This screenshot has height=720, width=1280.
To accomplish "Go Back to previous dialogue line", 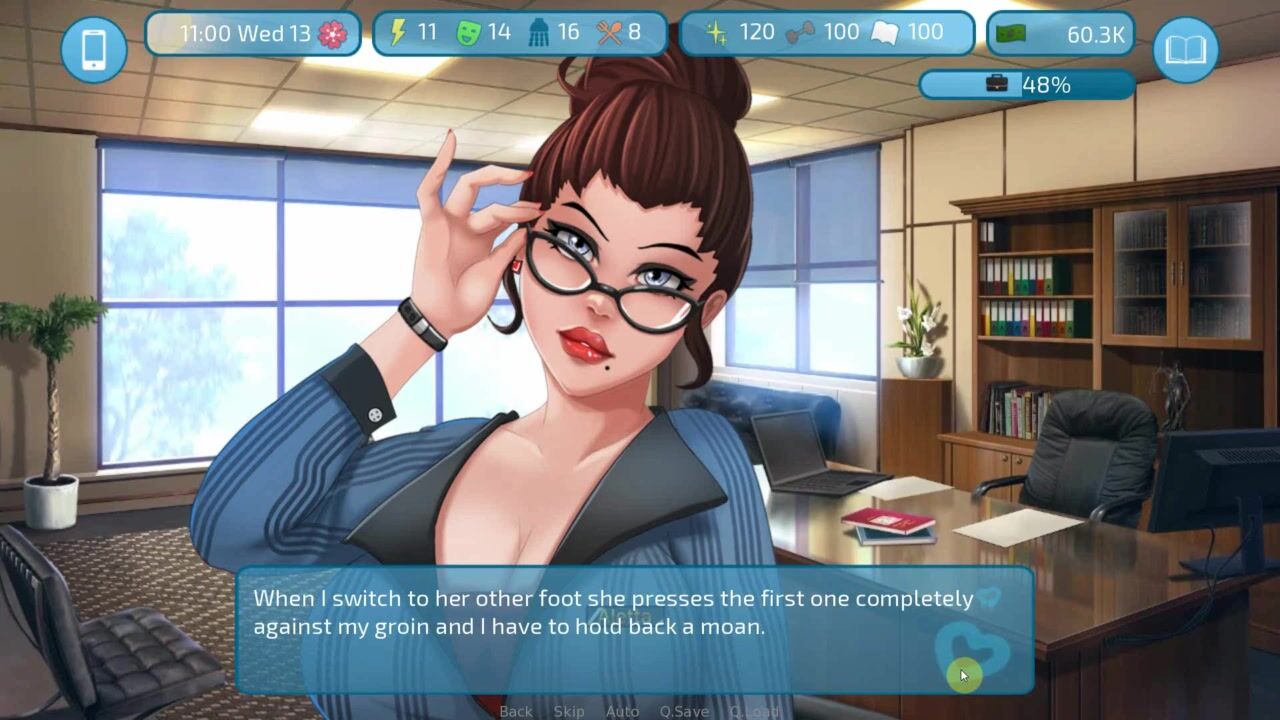I will pos(516,711).
